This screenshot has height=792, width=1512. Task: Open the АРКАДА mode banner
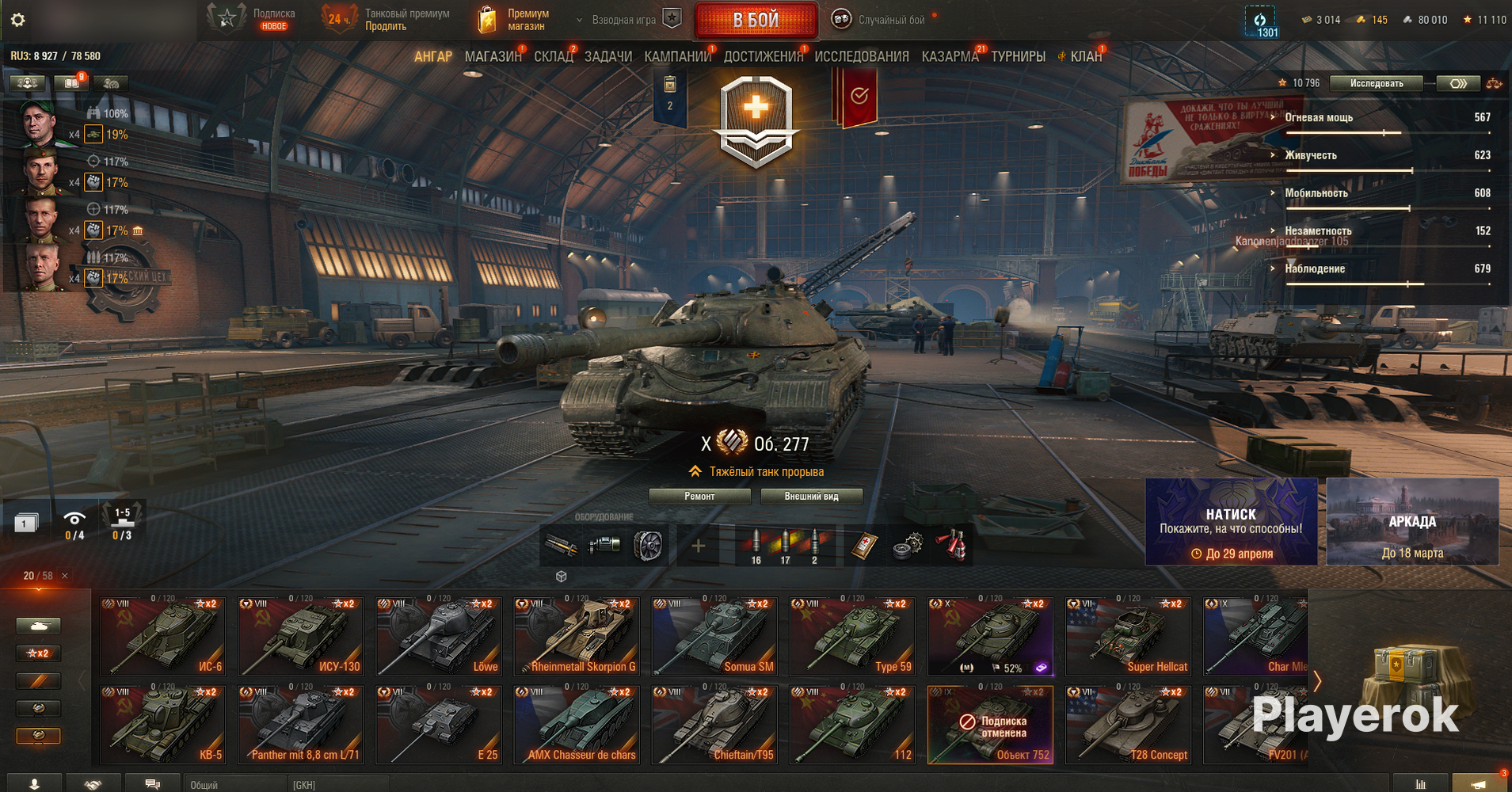1412,522
